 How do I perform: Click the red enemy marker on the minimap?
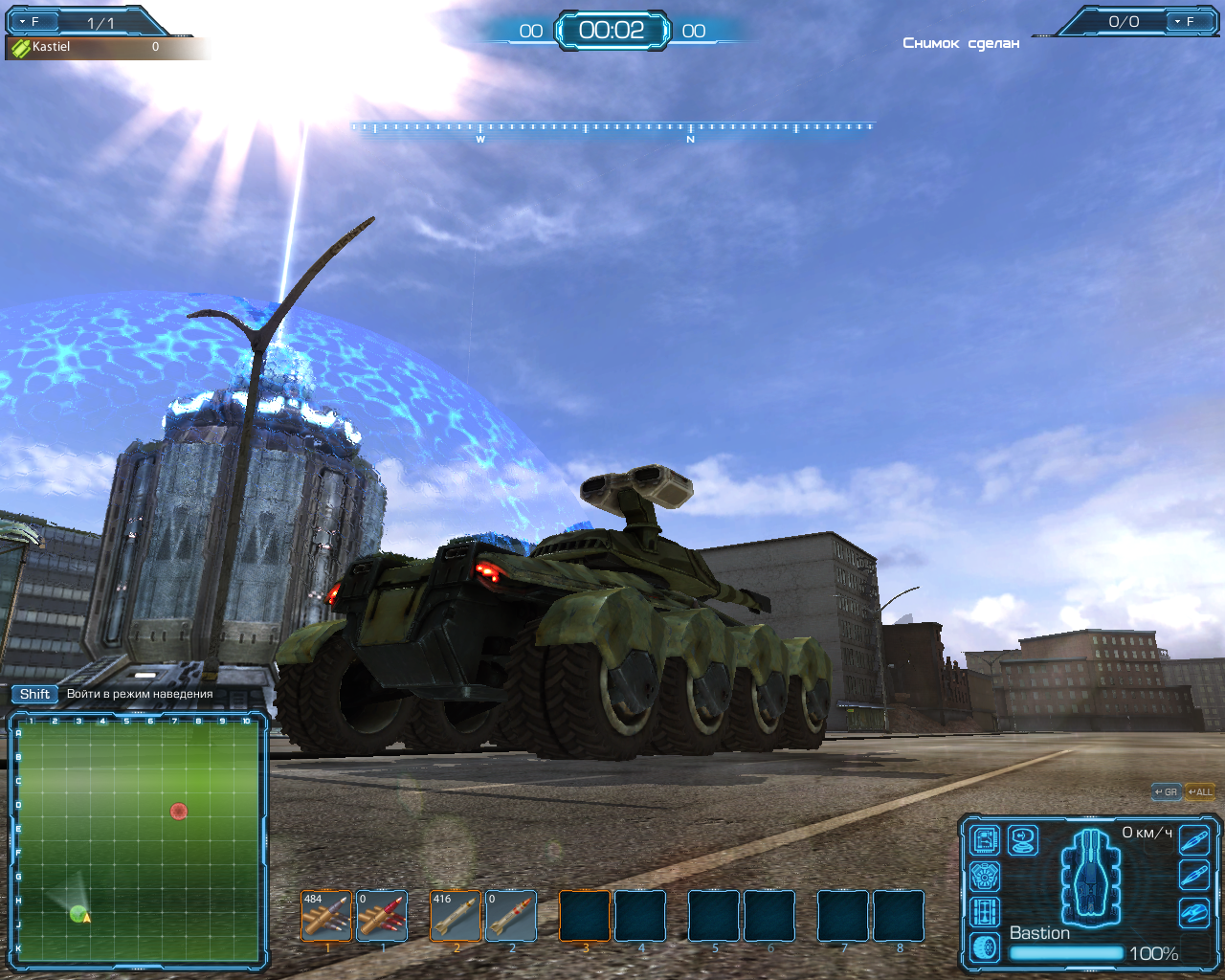tap(178, 812)
